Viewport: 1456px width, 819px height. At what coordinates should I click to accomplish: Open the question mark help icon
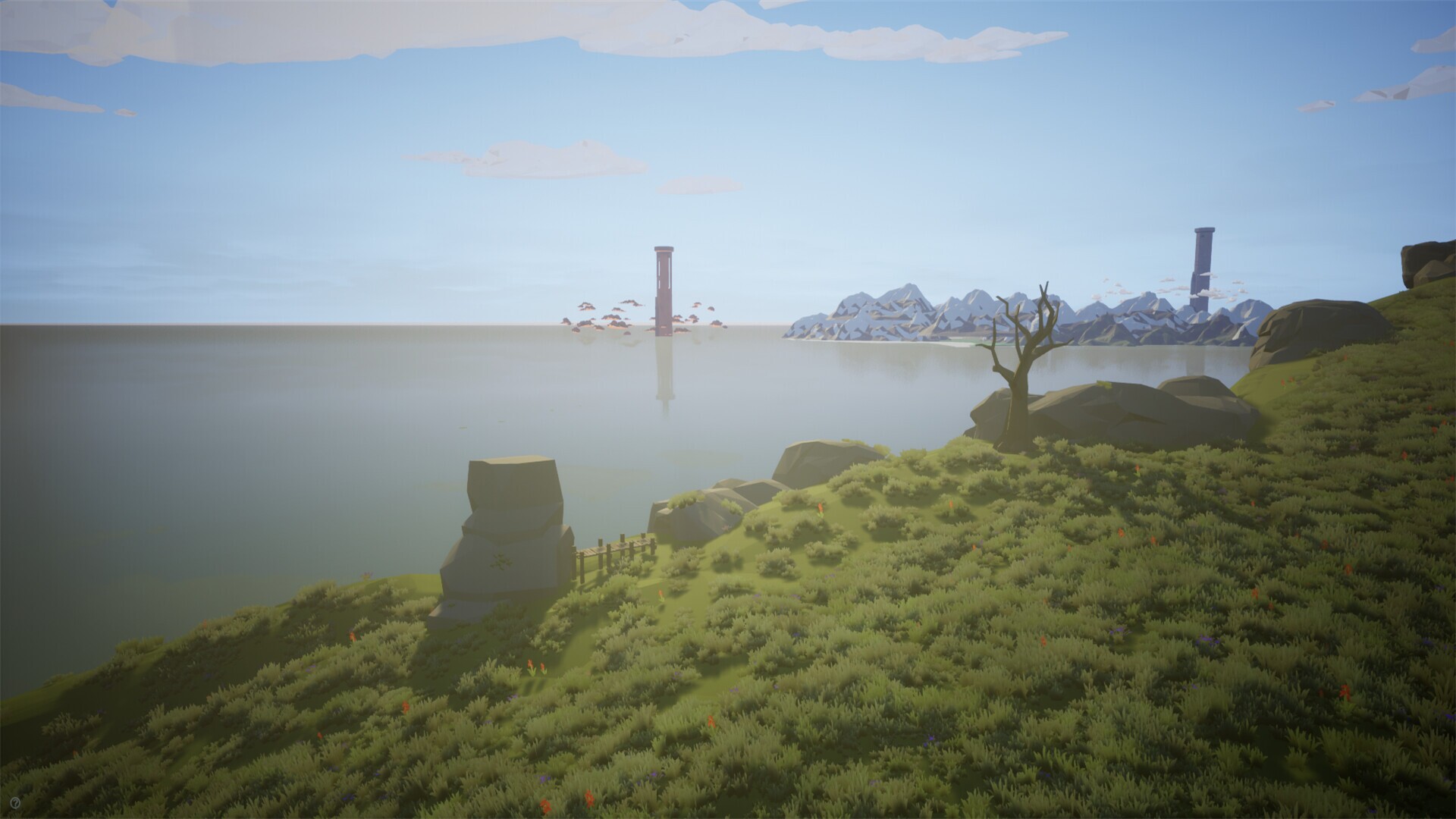(15, 801)
